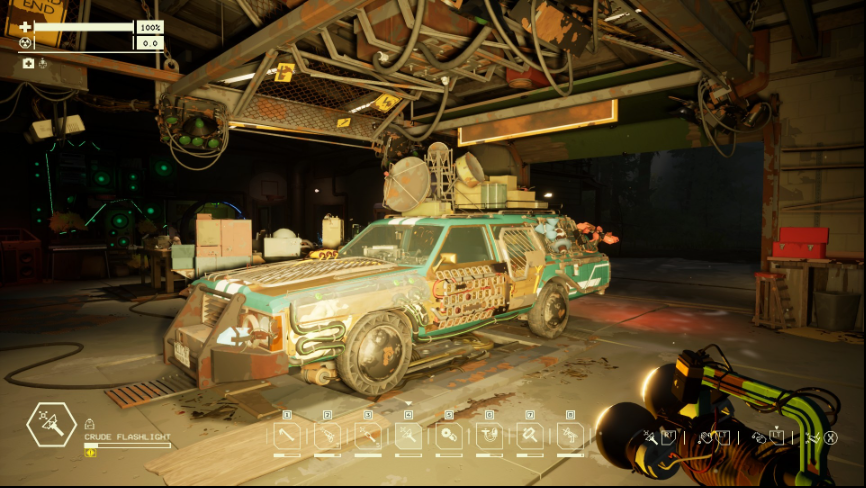
Task: Click the medkit icon under the health bar
Action: coord(28,63)
